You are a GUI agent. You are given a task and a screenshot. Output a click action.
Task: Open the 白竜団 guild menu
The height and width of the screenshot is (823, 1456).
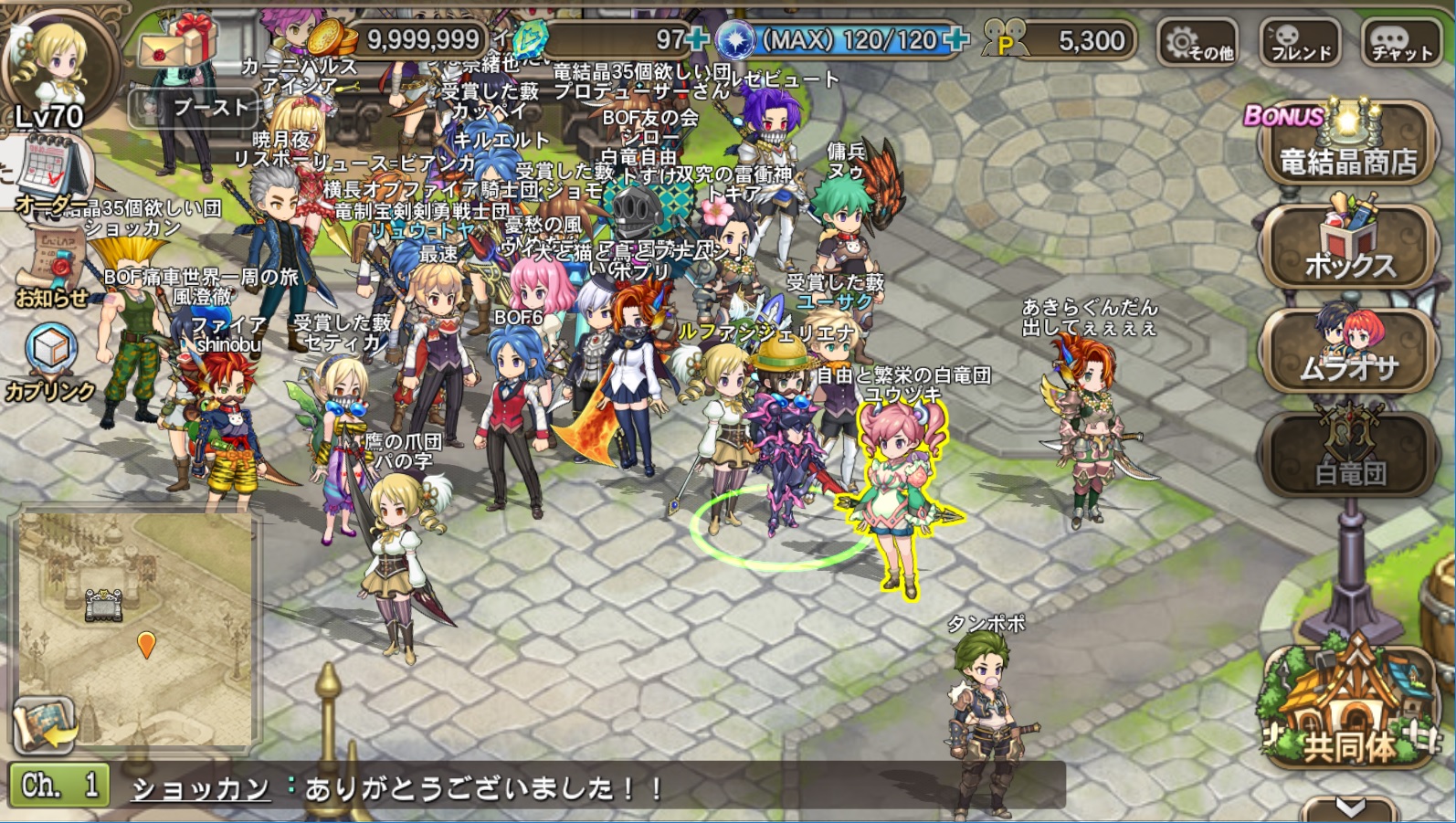(1348, 457)
